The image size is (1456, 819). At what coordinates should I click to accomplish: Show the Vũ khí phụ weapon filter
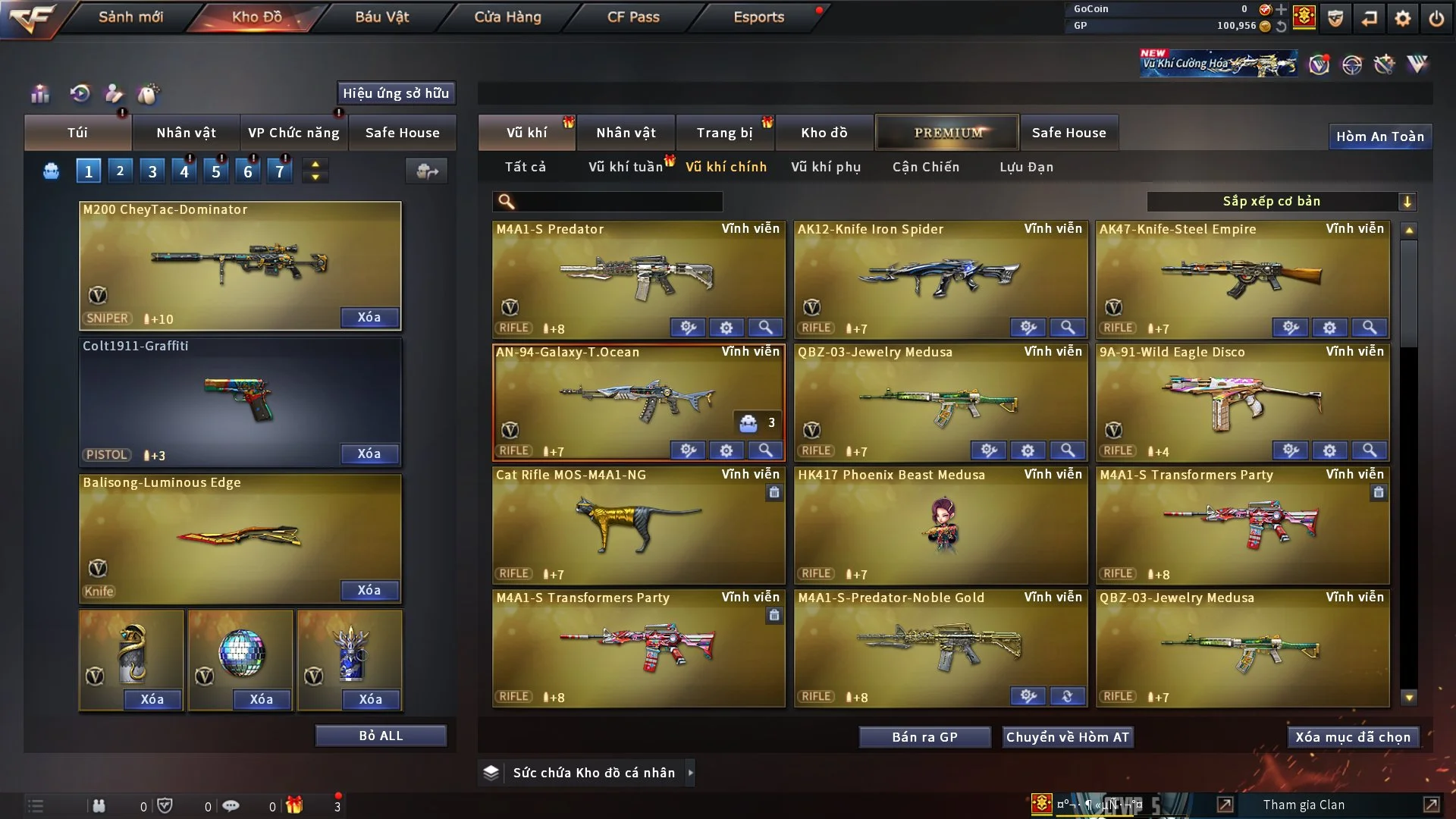(x=826, y=167)
